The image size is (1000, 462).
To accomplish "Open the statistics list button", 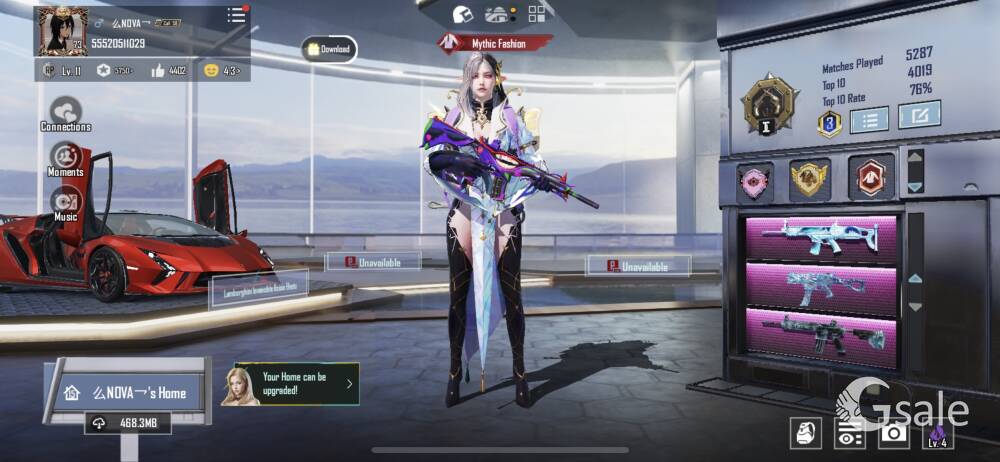I will point(869,119).
